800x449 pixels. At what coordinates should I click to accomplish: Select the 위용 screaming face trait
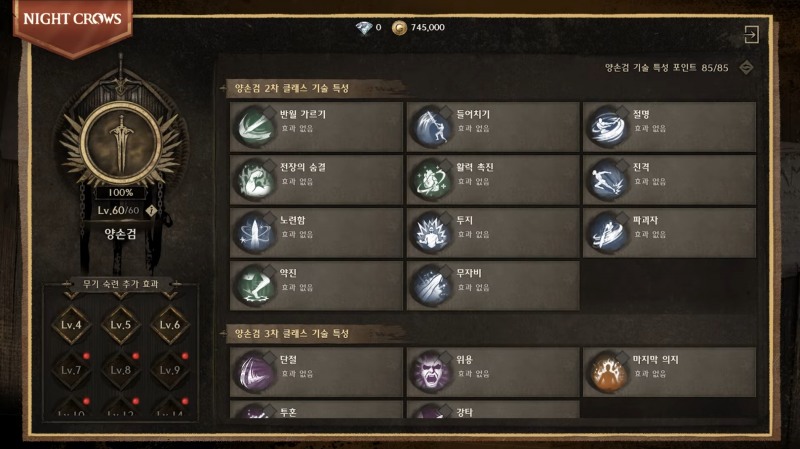(x=492, y=371)
